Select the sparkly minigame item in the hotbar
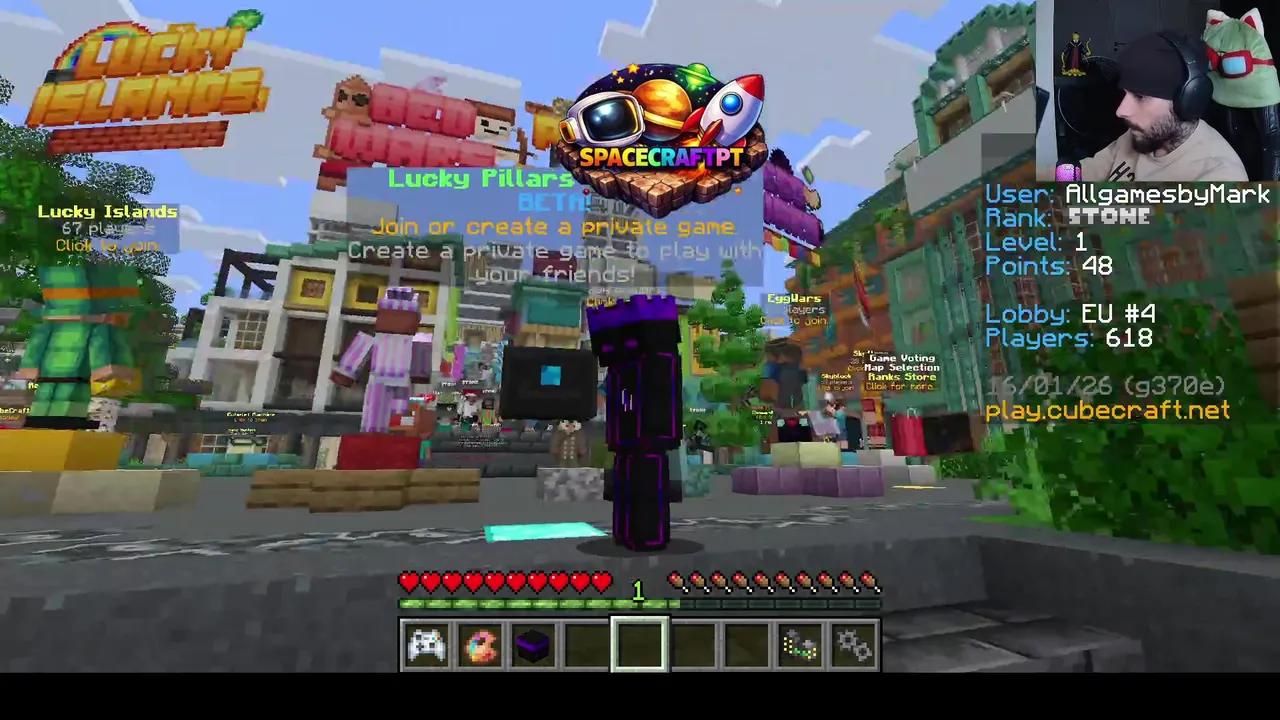 800,644
